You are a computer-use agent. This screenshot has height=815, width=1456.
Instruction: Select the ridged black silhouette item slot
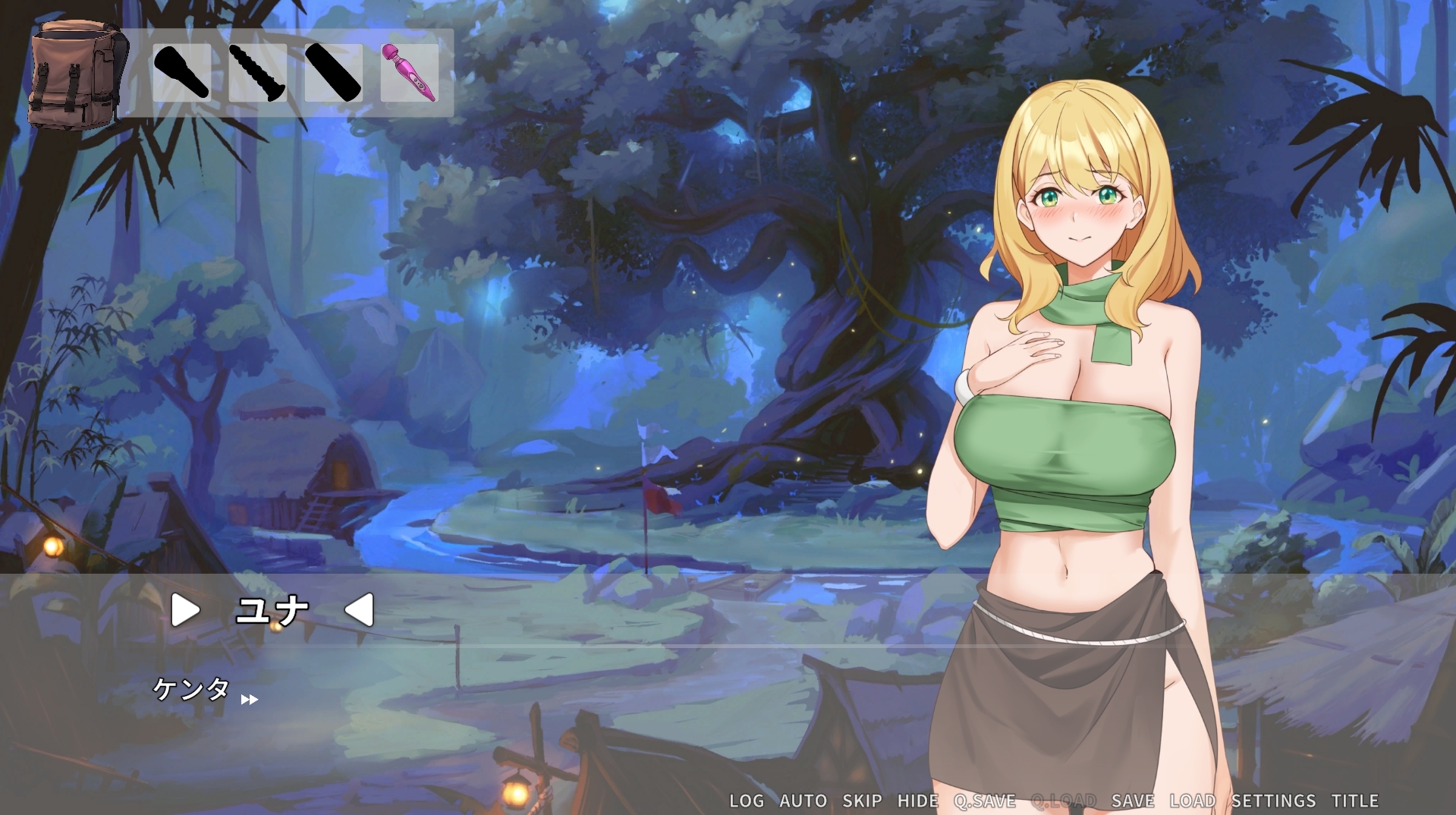(x=257, y=73)
